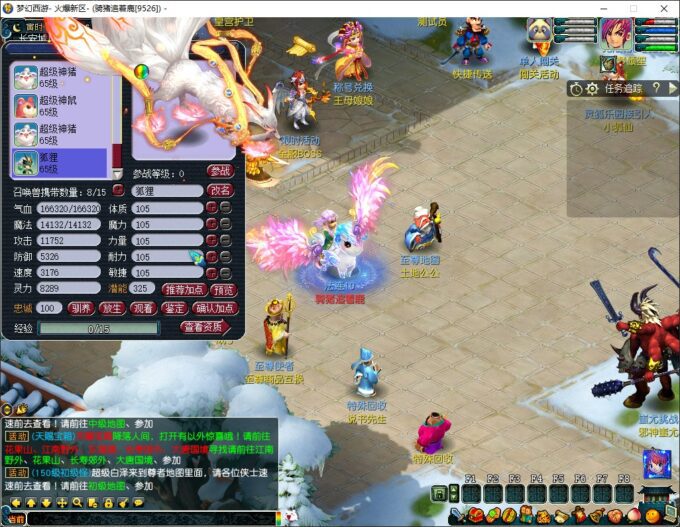Click the pet panda portrait
Image resolution: width=680 pixels, height=527 pixels.
[541, 30]
